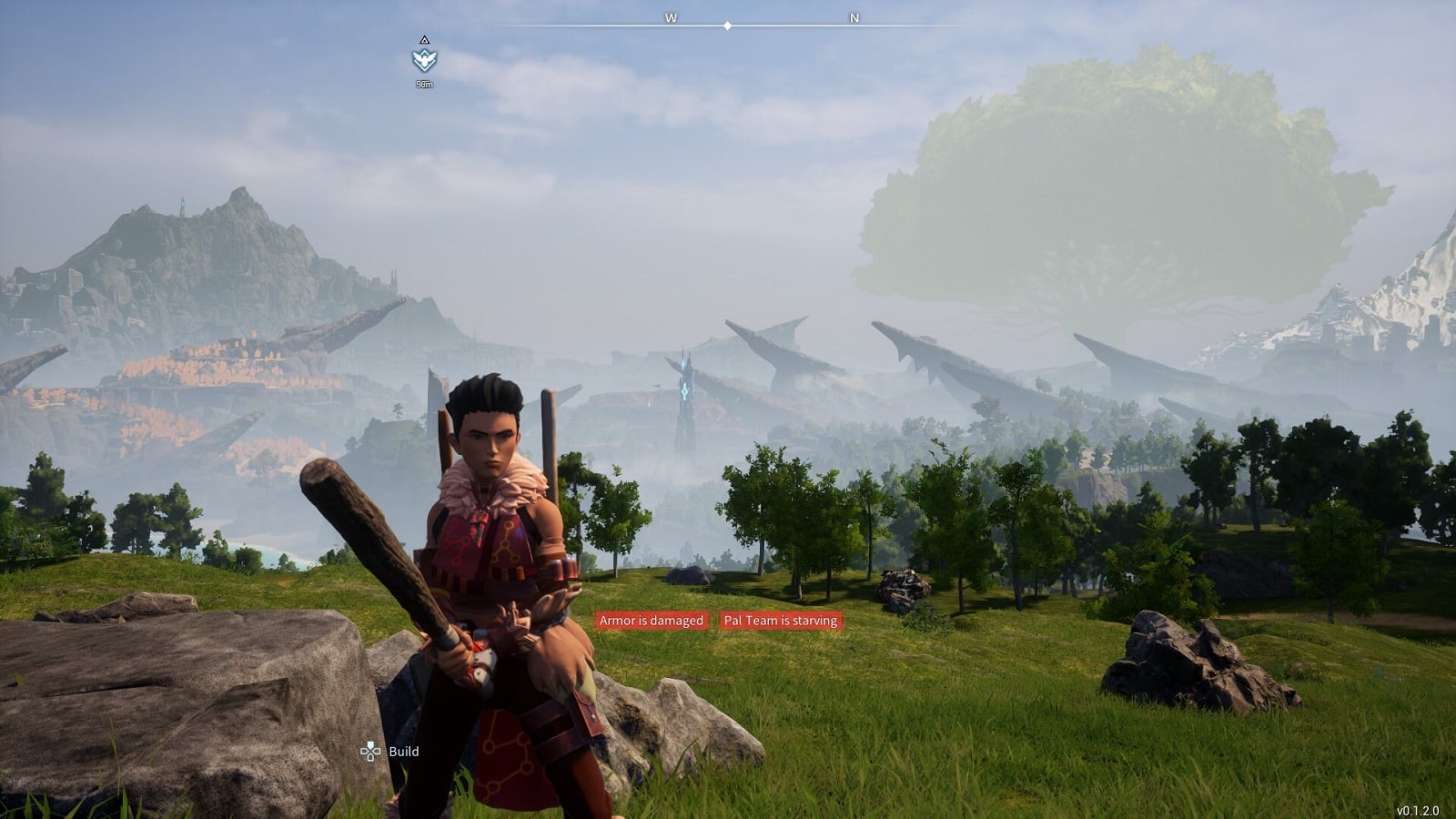Screen dimensions: 1456x819
Task: Open the Build menu via the Build label
Action: [x=404, y=753]
